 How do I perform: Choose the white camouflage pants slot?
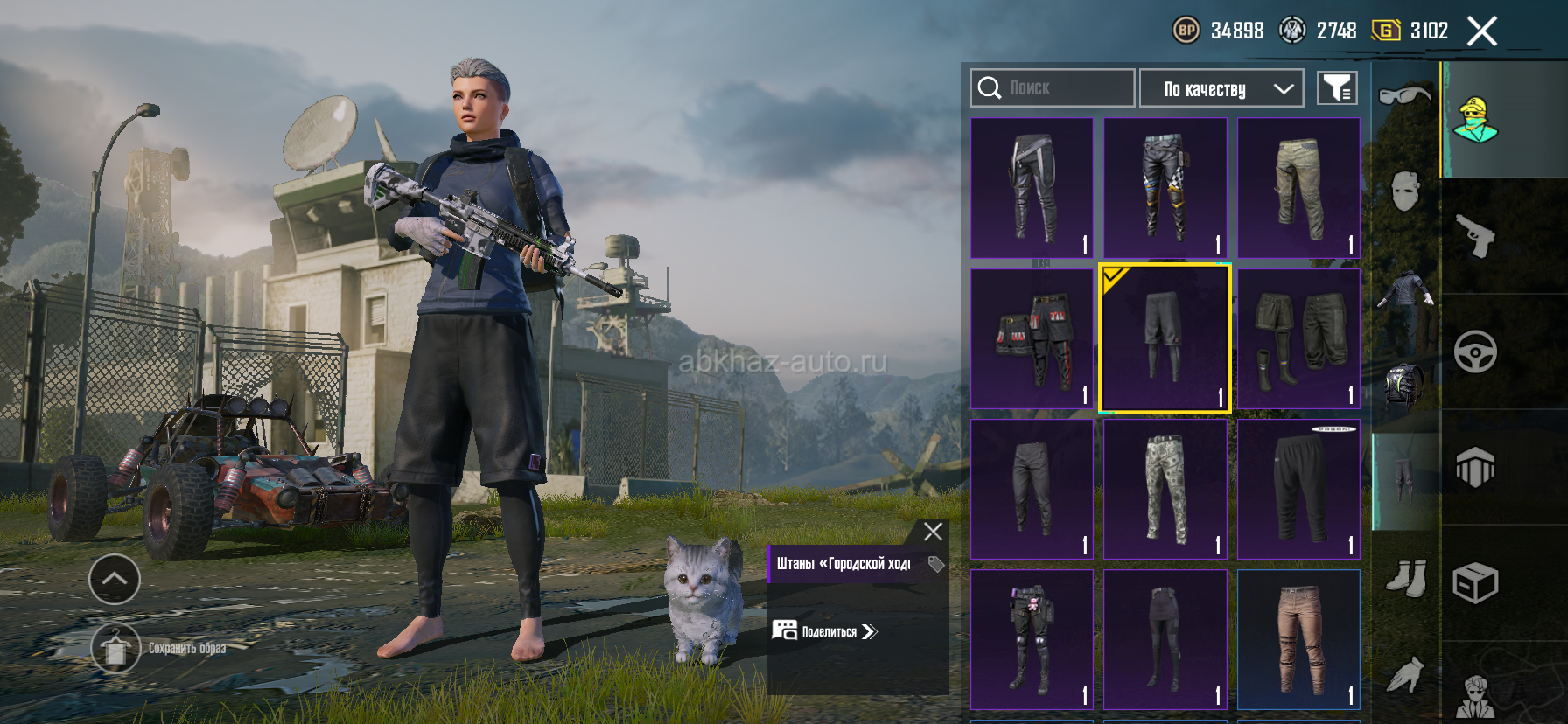pos(1165,490)
